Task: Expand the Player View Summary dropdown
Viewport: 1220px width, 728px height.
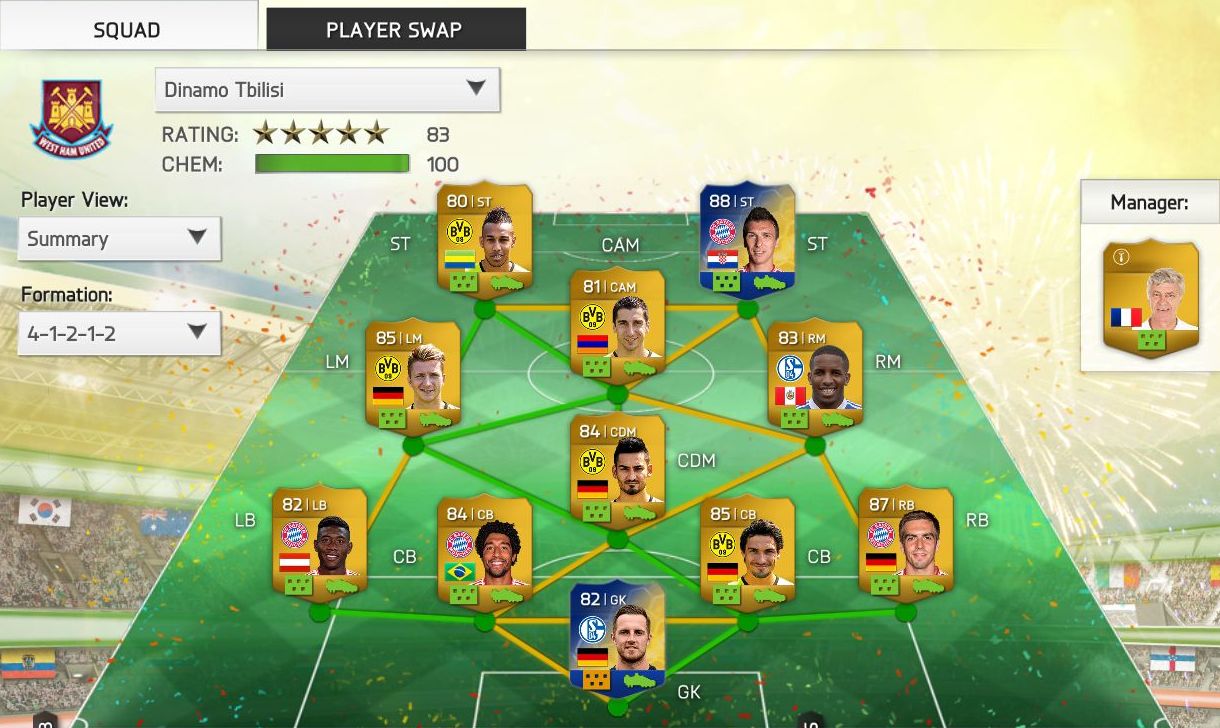Action: 119,239
